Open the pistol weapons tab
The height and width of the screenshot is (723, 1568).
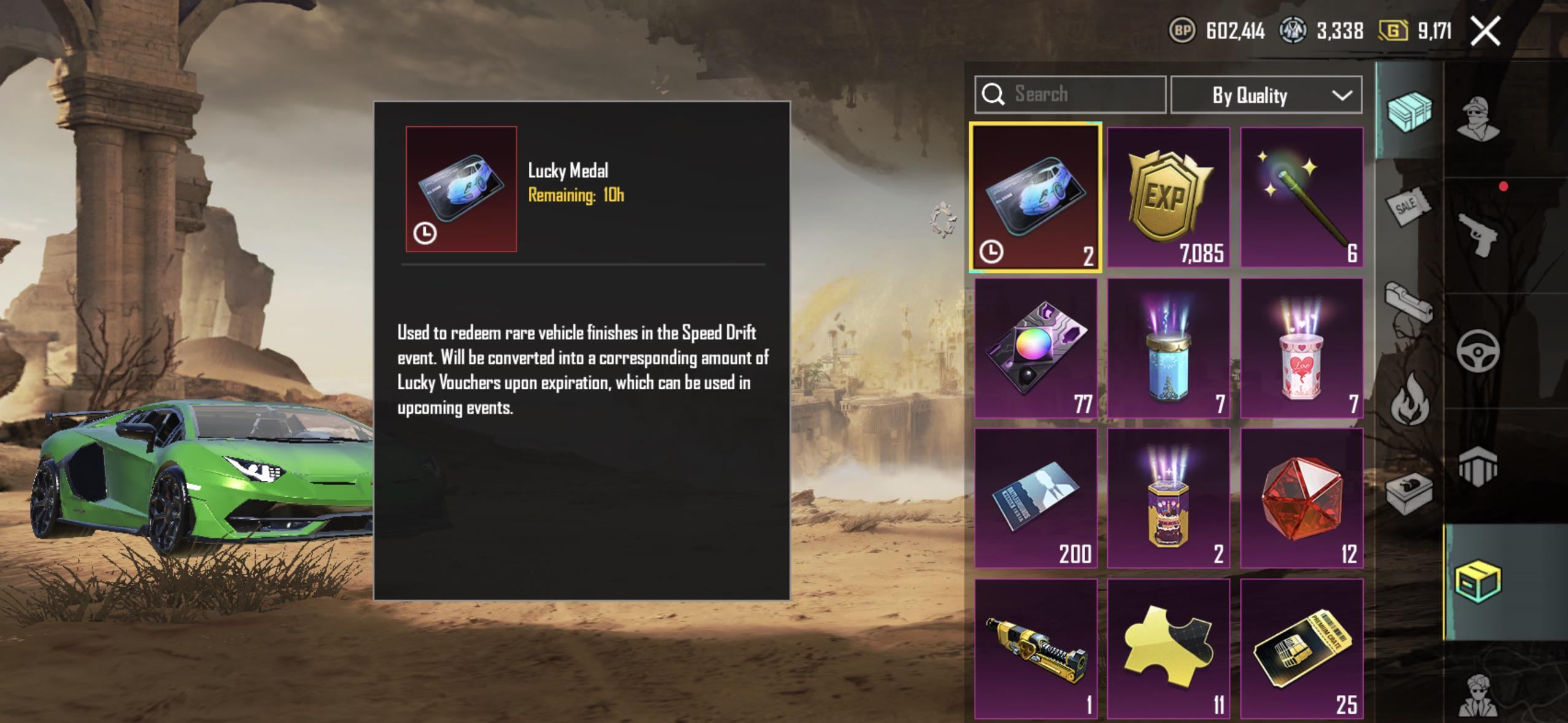tap(1478, 235)
